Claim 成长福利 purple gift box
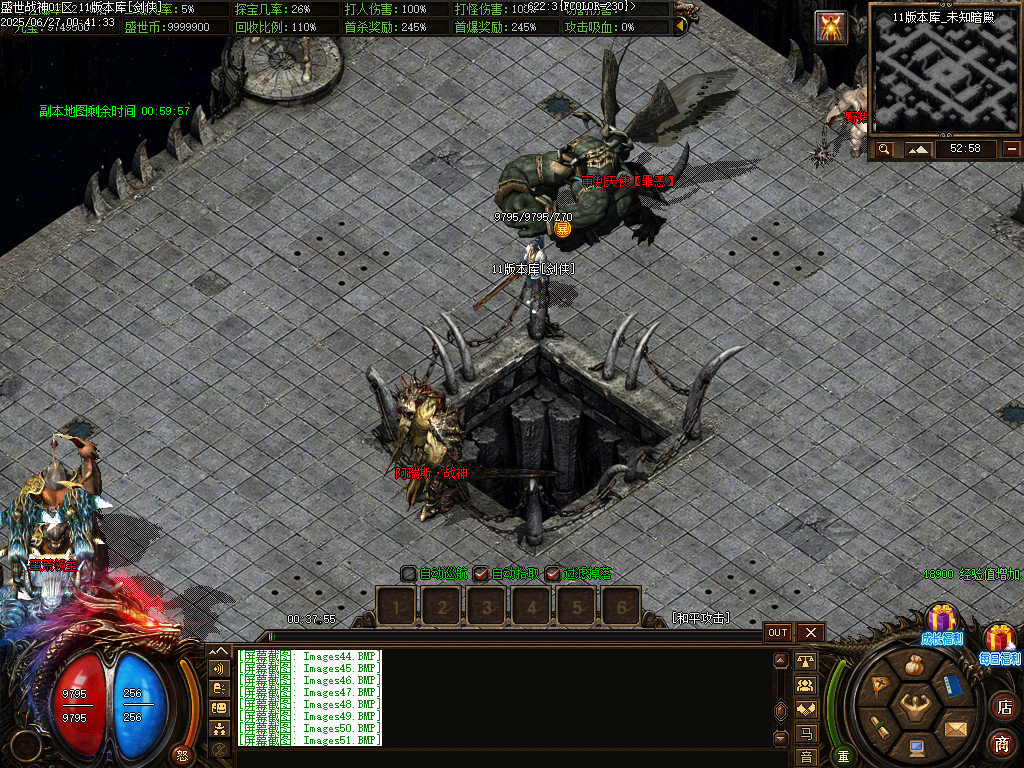Image resolution: width=1024 pixels, height=768 pixels. (941, 620)
